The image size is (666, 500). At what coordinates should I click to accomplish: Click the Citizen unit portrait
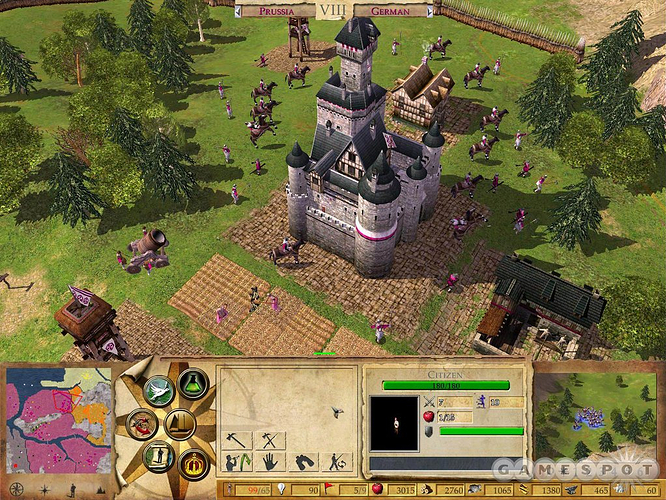[x=394, y=422]
